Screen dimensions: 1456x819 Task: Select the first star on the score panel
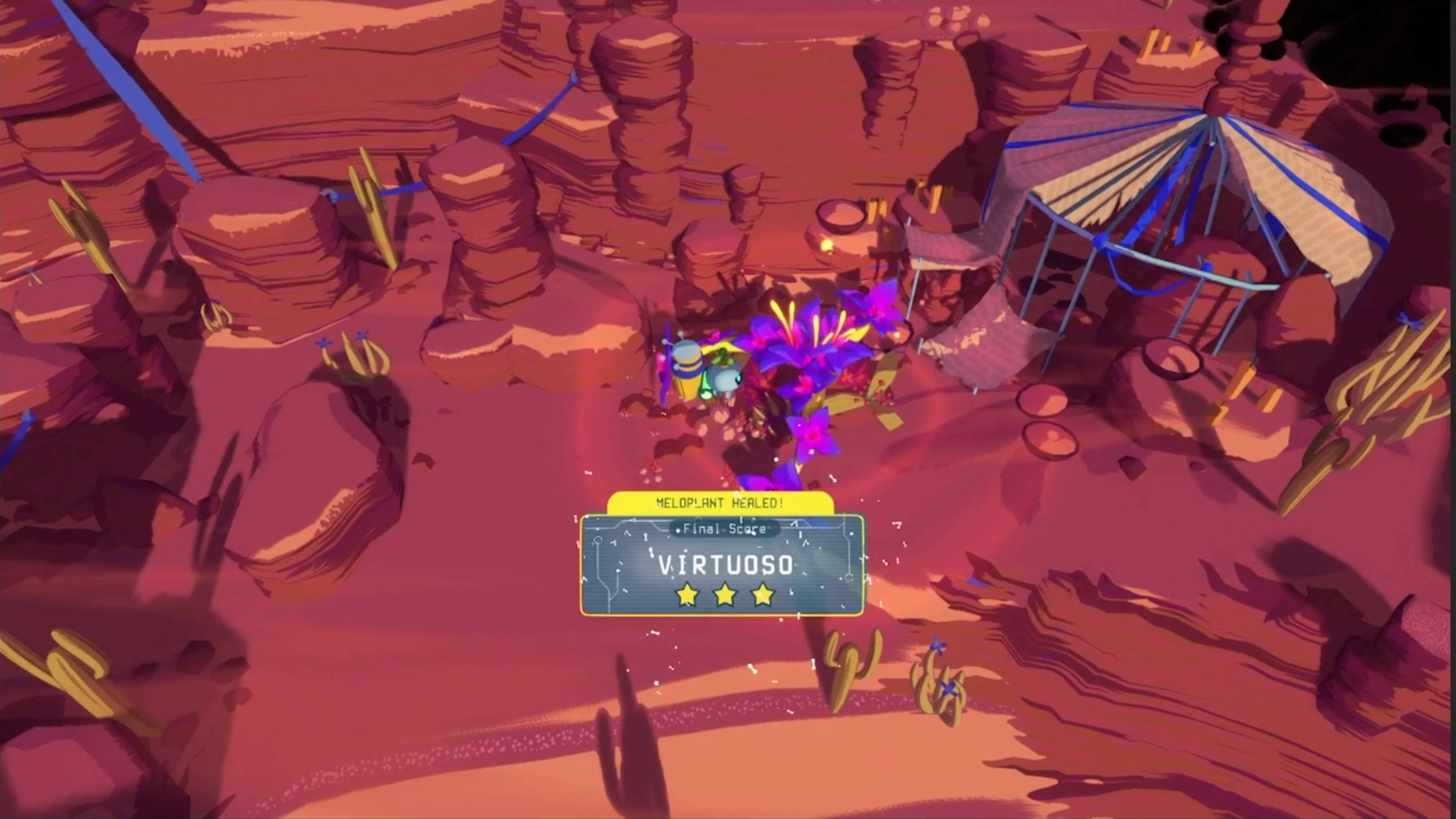[x=687, y=595]
